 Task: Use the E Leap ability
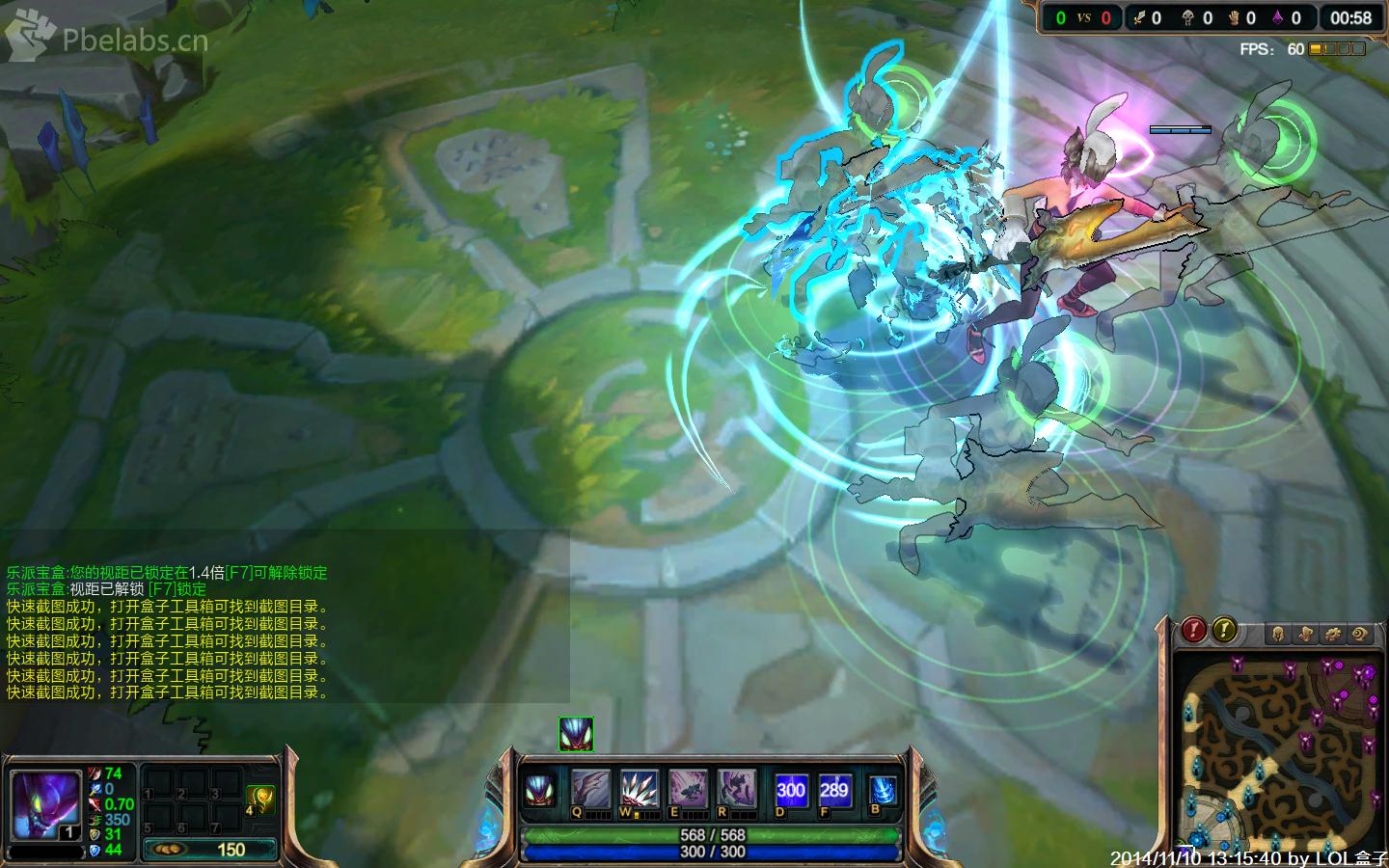688,789
